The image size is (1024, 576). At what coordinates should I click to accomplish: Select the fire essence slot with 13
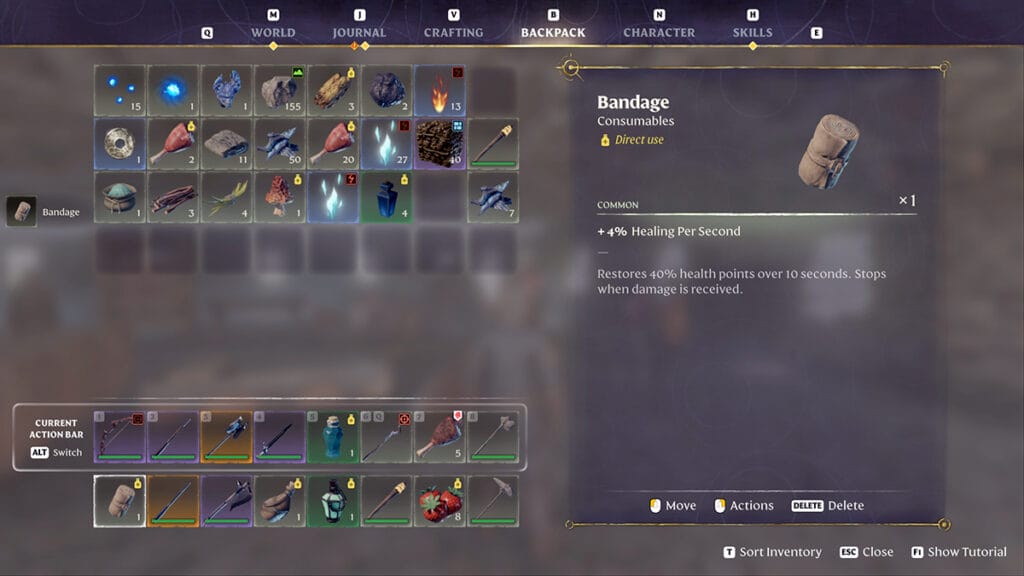point(440,91)
